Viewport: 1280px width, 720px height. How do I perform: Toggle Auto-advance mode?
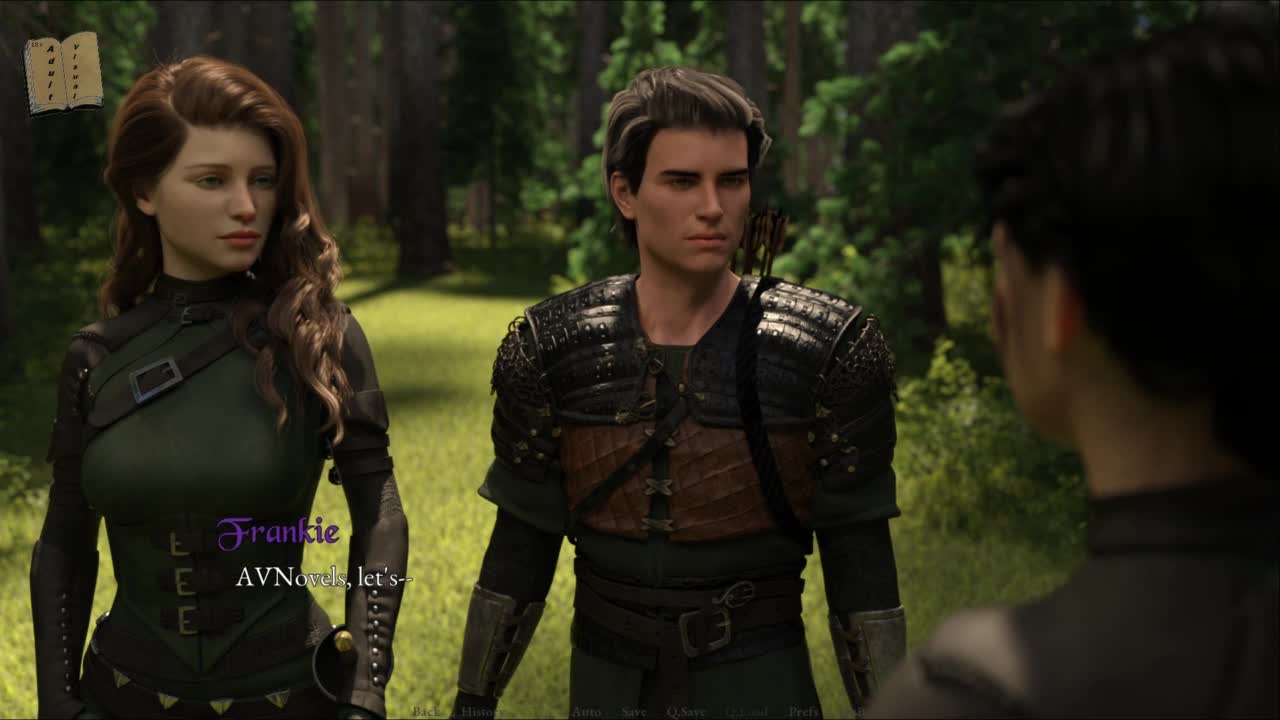(586, 711)
